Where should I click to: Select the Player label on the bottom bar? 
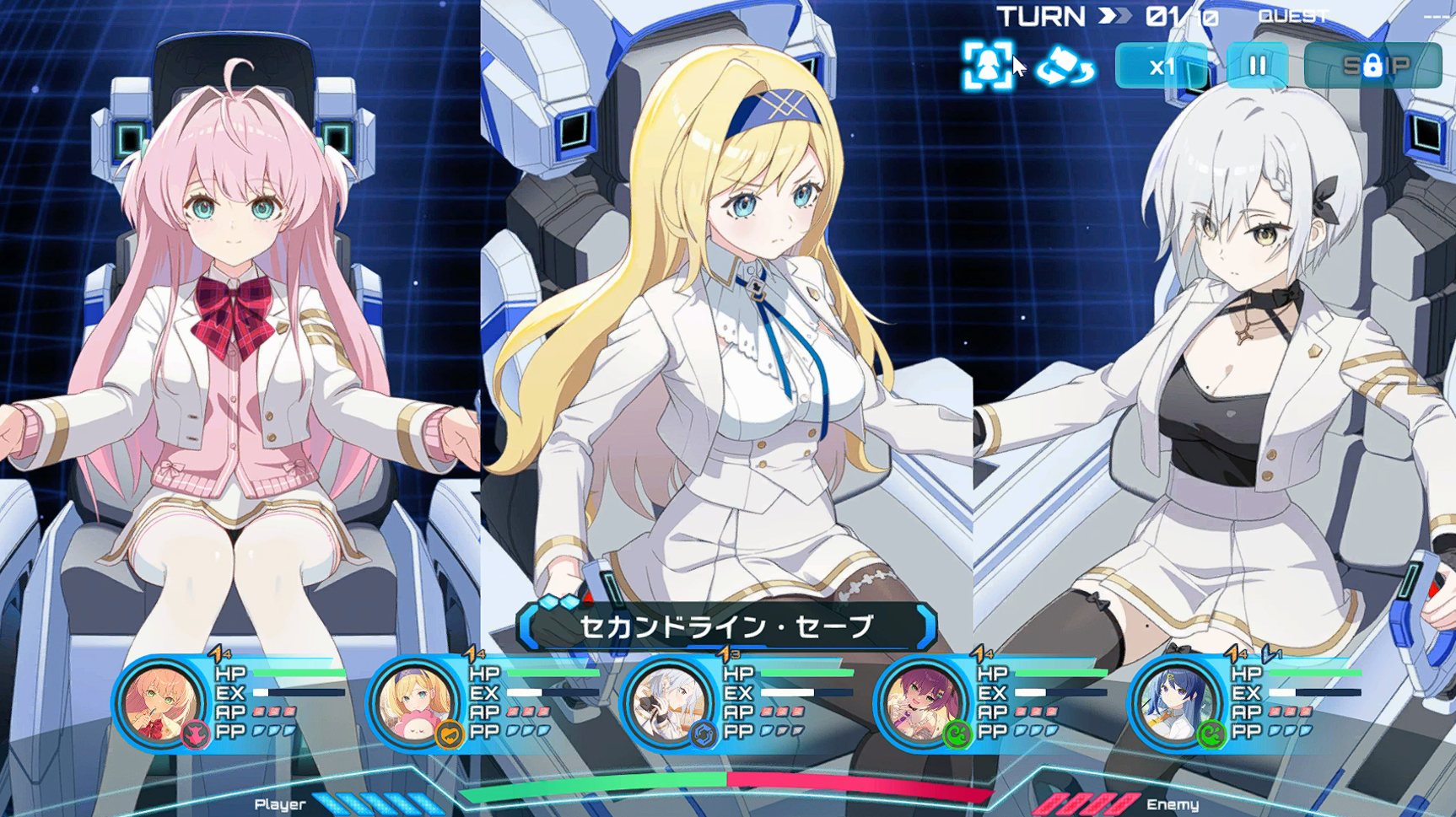(x=281, y=805)
